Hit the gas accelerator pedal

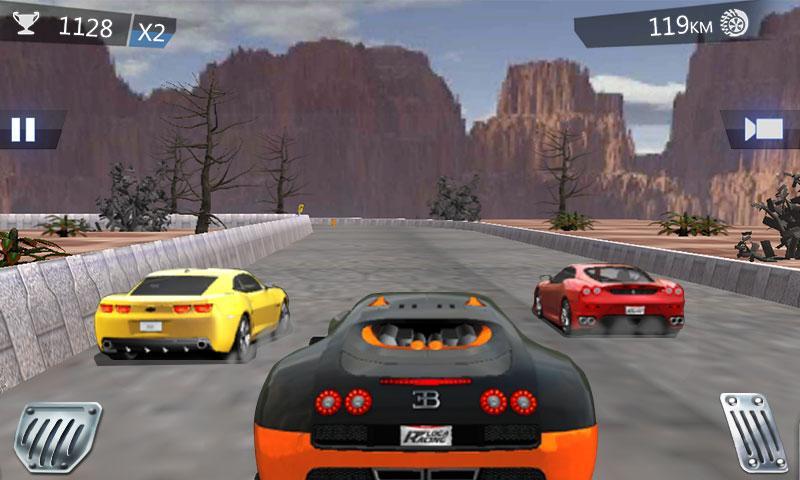[755, 432]
